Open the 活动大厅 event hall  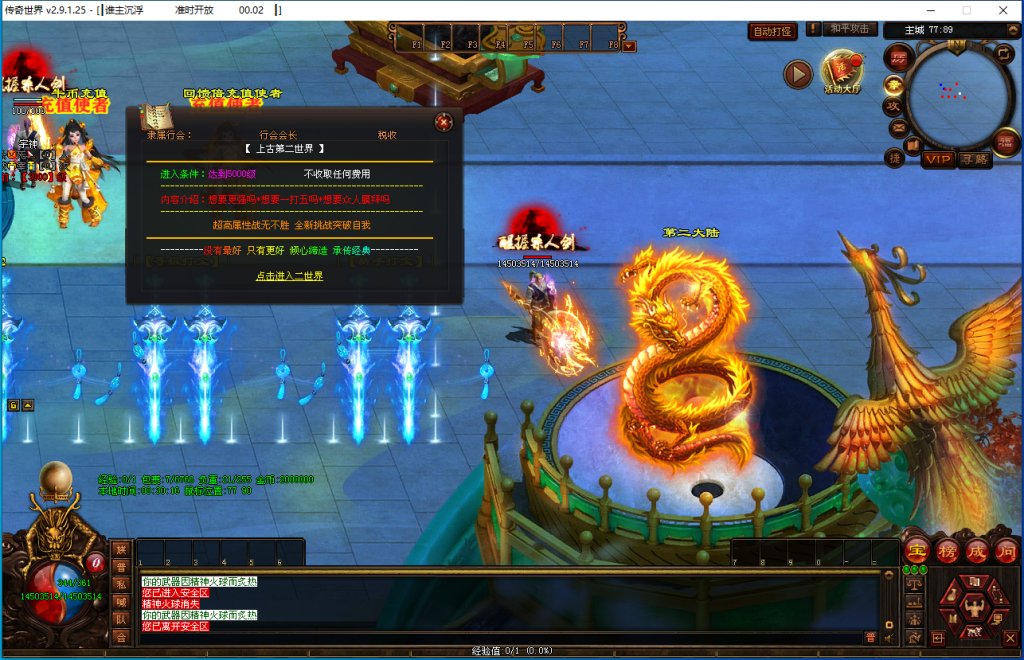[x=841, y=71]
